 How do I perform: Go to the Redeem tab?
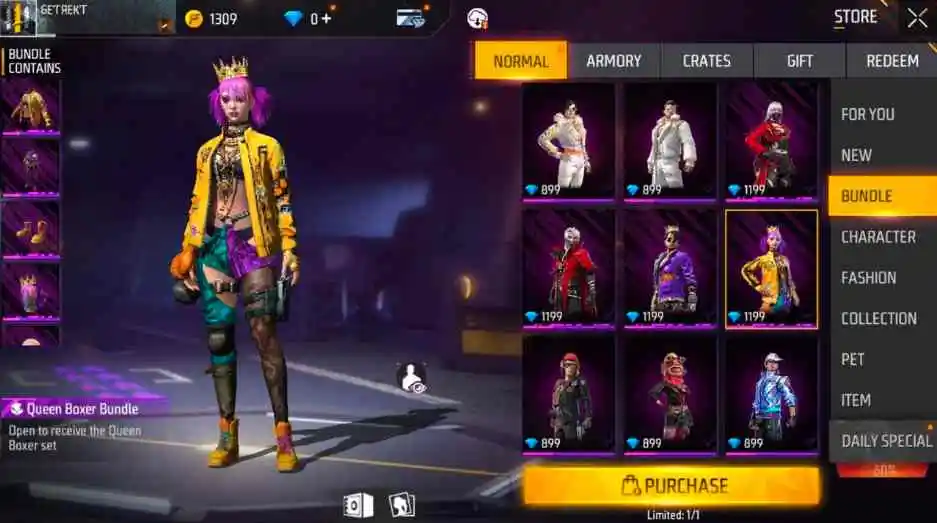pyautogui.click(x=891, y=61)
